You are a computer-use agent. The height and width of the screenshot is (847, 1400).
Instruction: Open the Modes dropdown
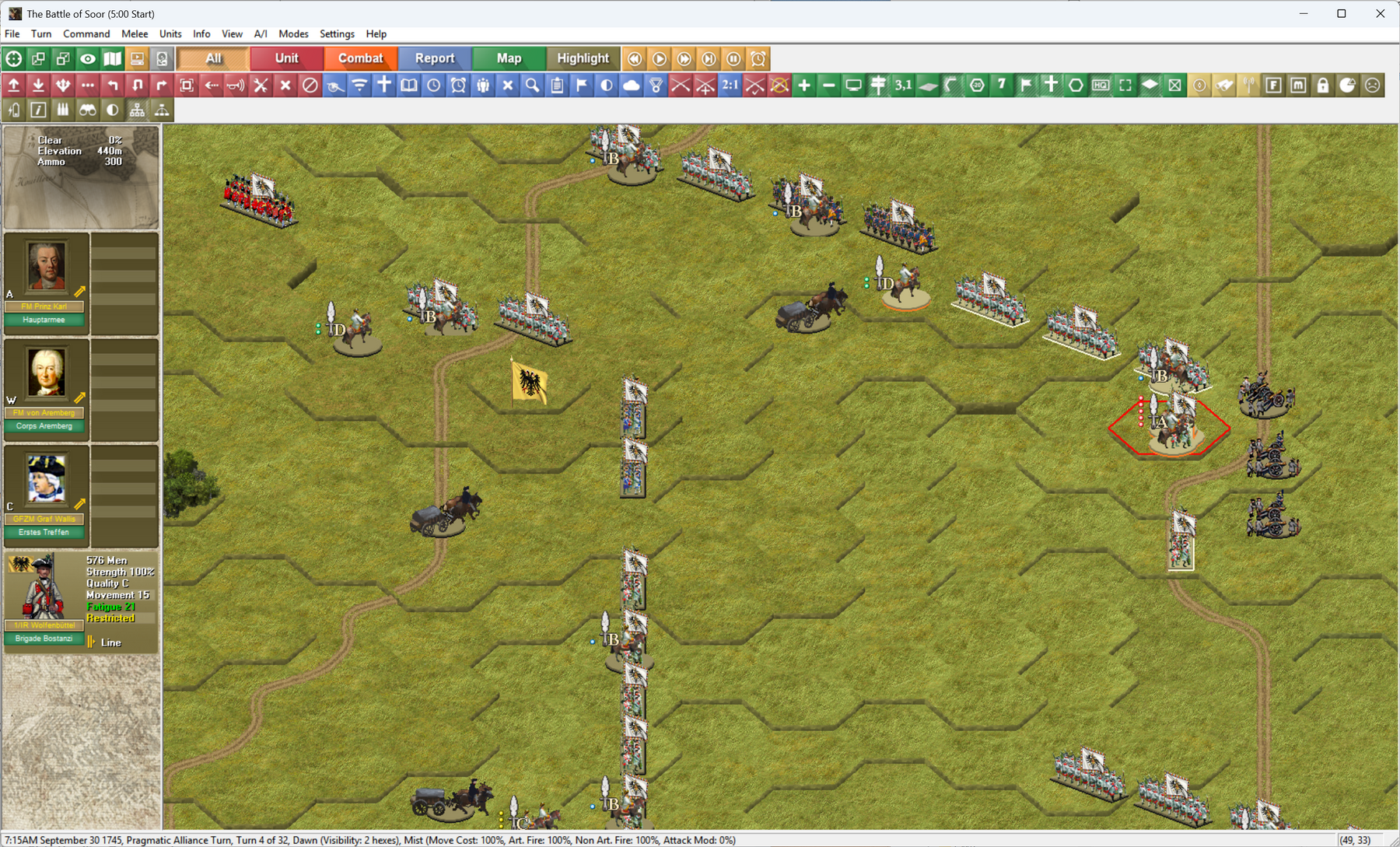293,33
